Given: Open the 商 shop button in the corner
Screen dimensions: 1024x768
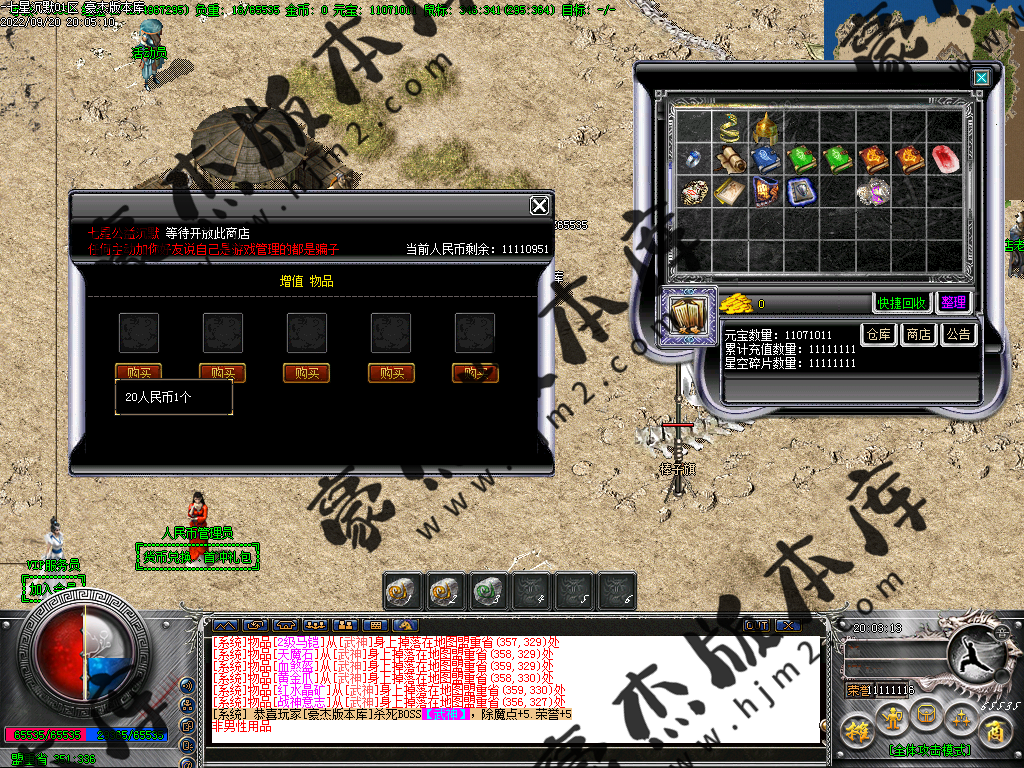Looking at the screenshot, I should click(x=995, y=730).
